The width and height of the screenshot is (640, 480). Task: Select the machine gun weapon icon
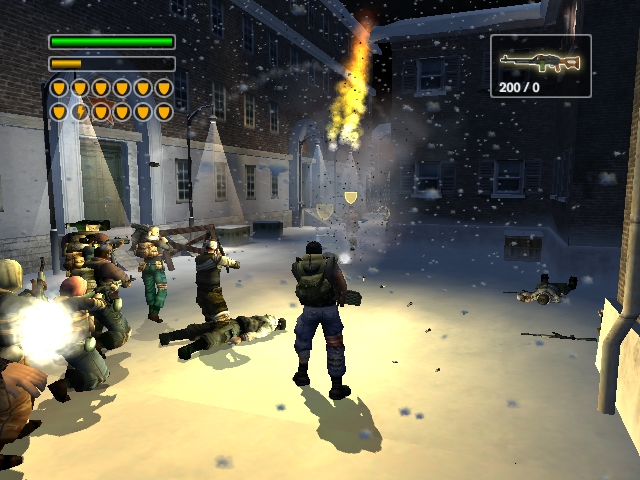[x=540, y=62]
